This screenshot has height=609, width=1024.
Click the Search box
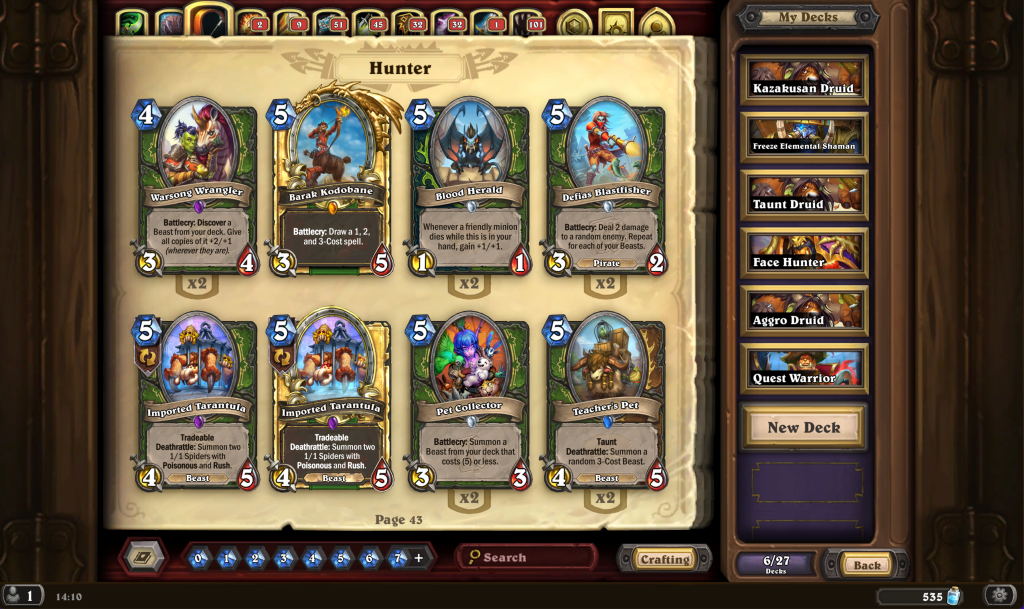pyautogui.click(x=530, y=557)
